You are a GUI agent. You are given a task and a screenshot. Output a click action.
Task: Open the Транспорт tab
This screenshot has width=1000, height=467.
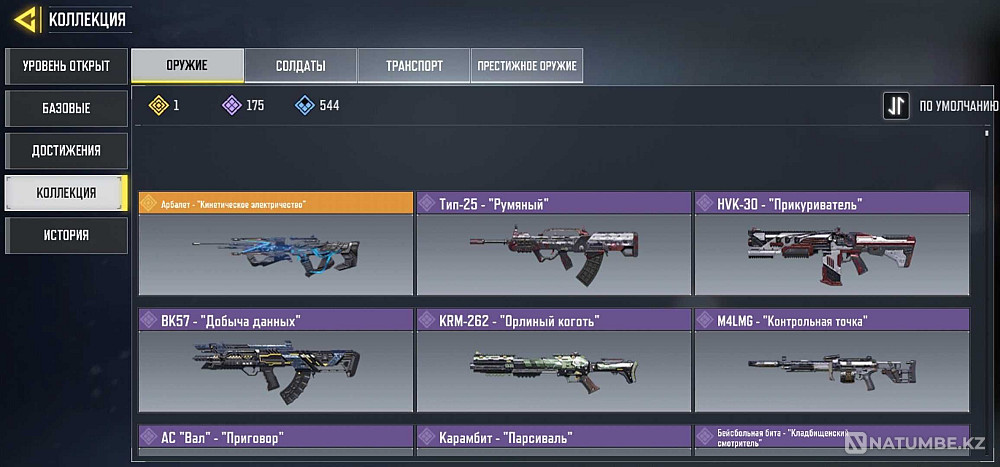click(x=414, y=66)
